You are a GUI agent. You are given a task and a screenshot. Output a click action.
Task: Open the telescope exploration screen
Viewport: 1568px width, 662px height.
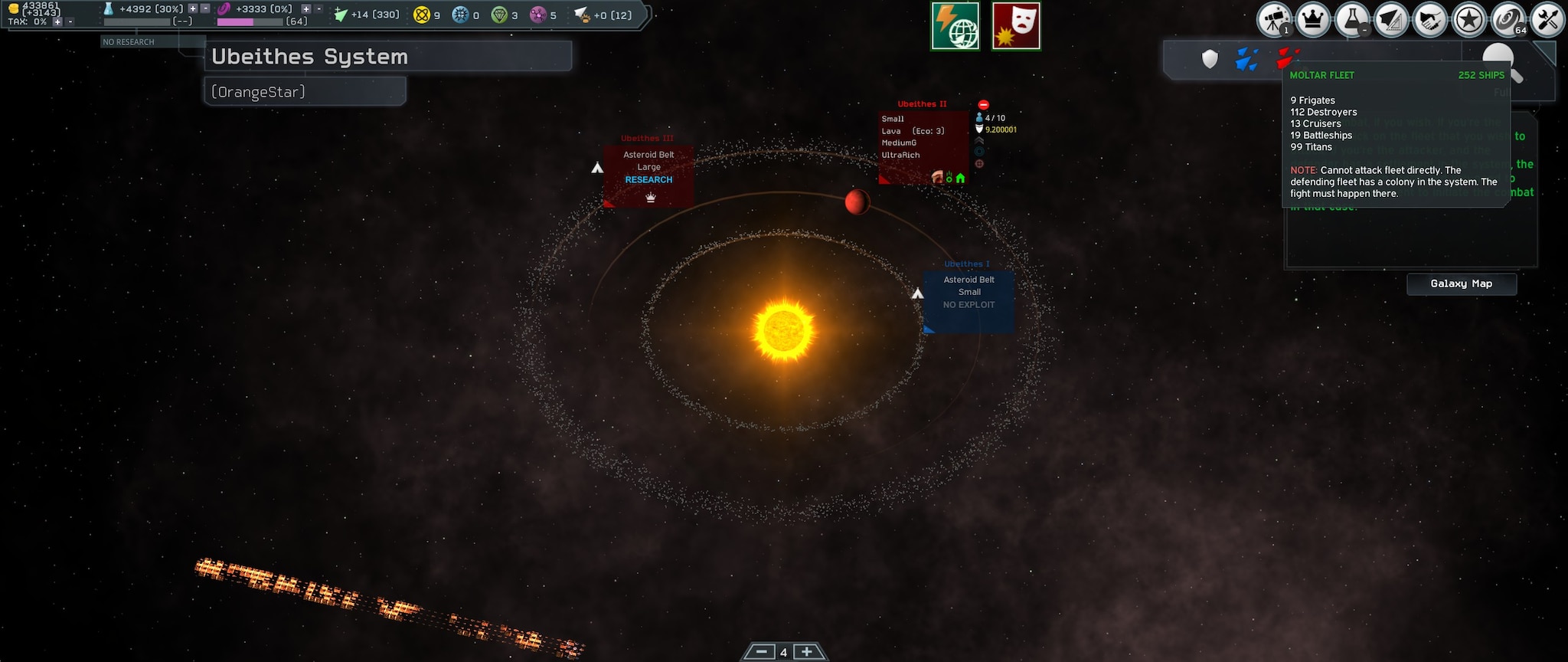(x=1274, y=20)
